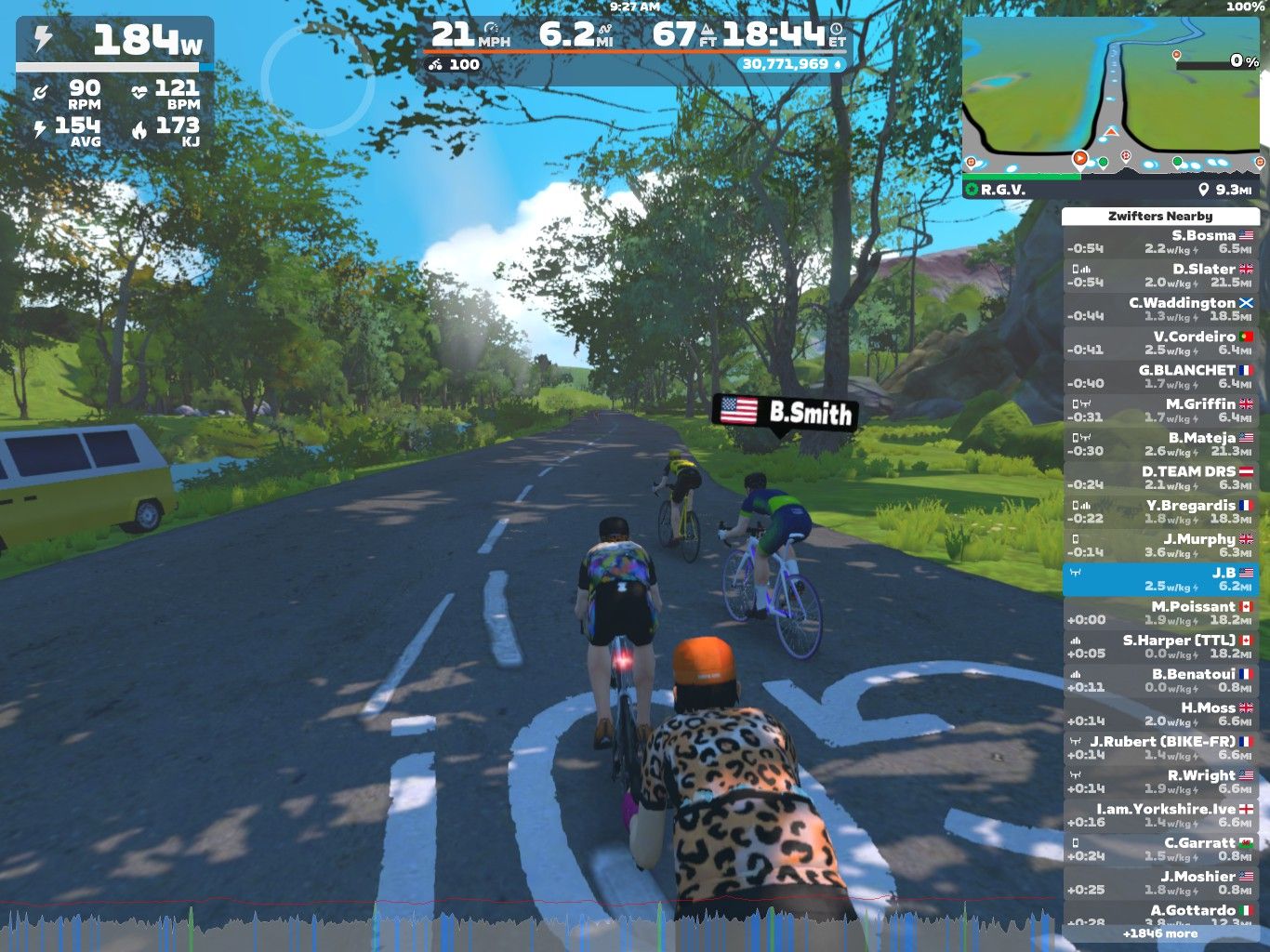Viewport: 1270px width, 952px height.
Task: Select S.Harper (TTL) in the list
Action: 1160,646
